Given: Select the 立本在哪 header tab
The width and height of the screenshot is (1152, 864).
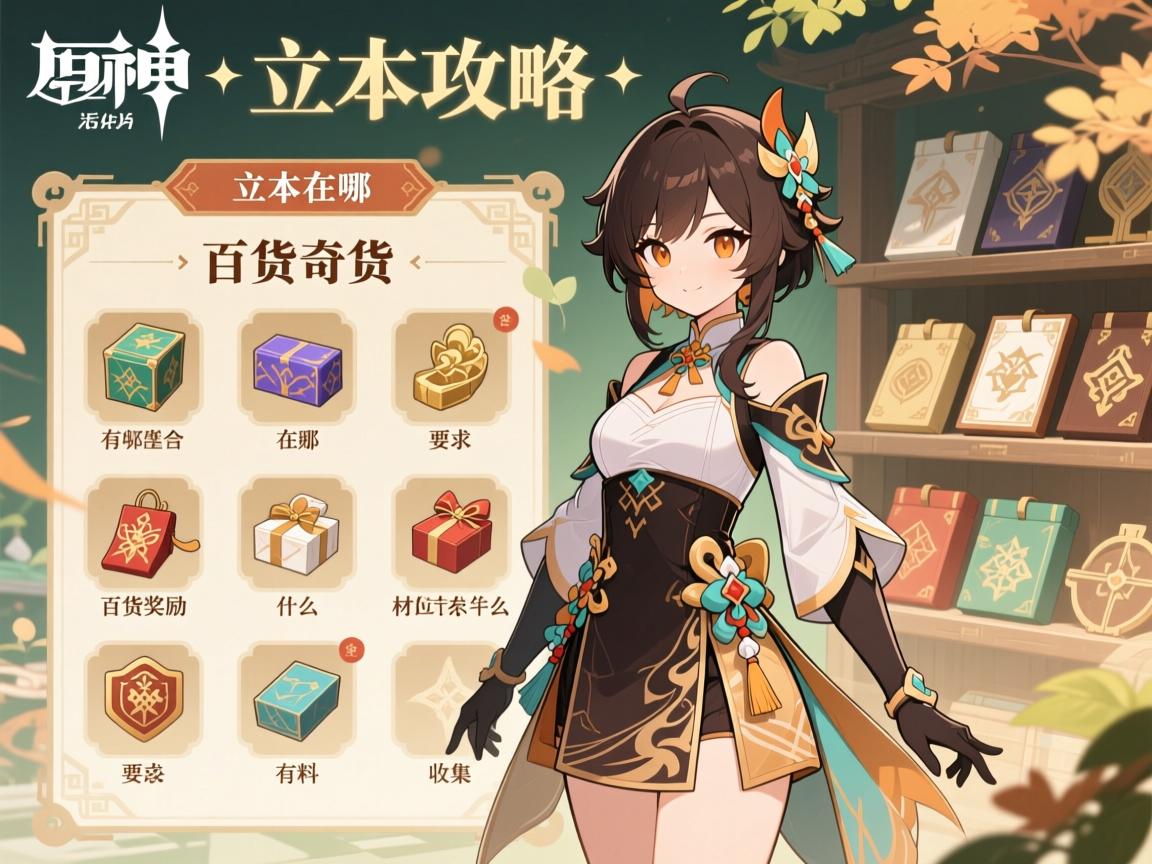Looking at the screenshot, I should (x=300, y=188).
